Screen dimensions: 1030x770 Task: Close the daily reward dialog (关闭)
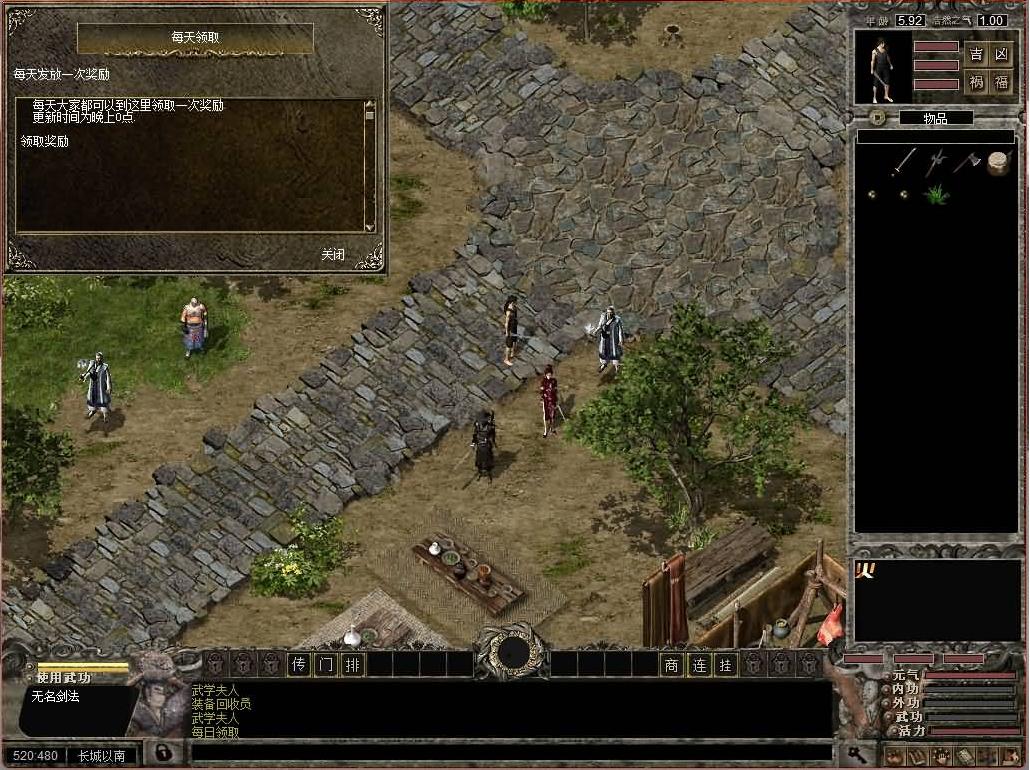(333, 254)
